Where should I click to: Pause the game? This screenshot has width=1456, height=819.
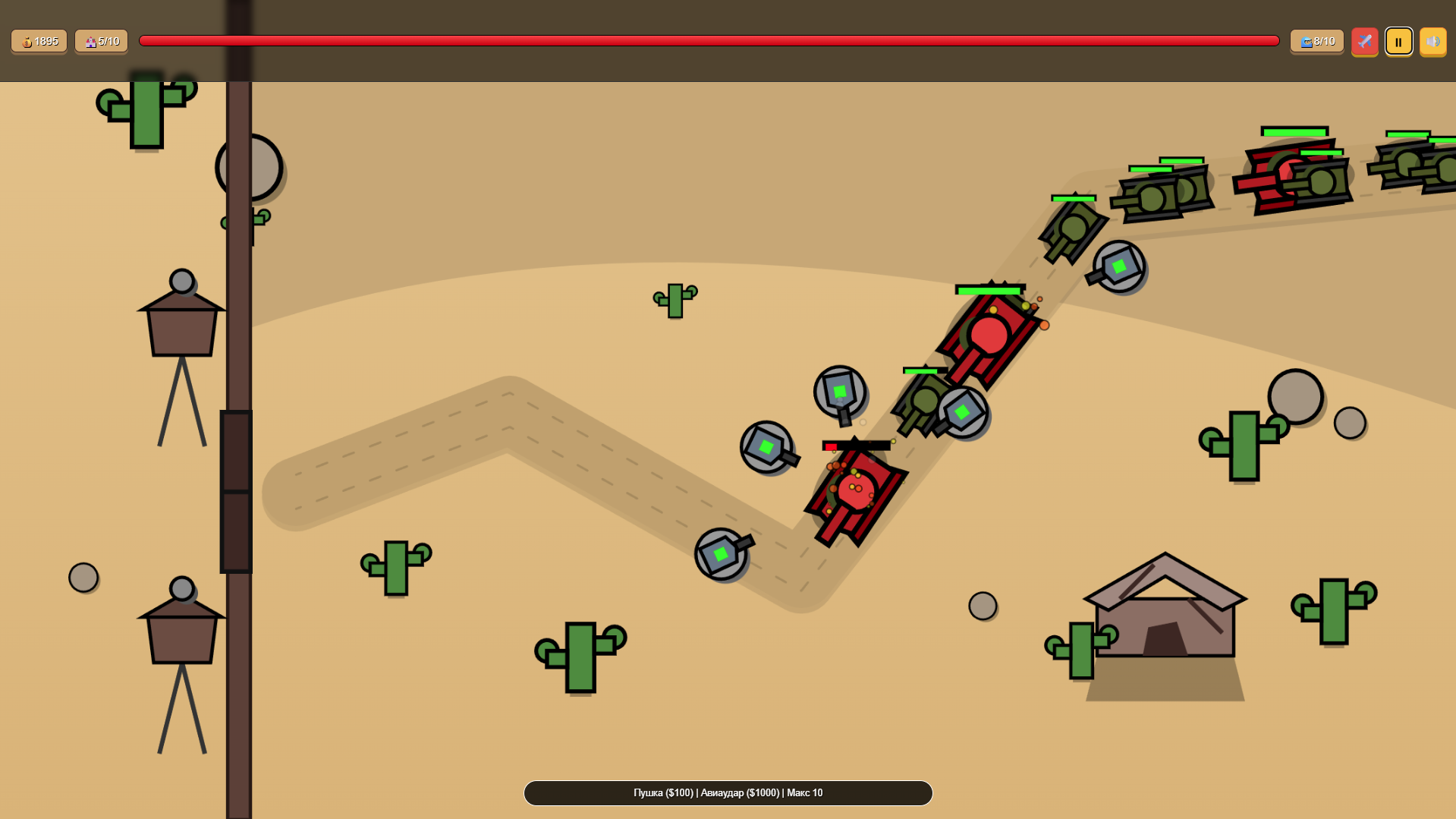coord(1398,42)
